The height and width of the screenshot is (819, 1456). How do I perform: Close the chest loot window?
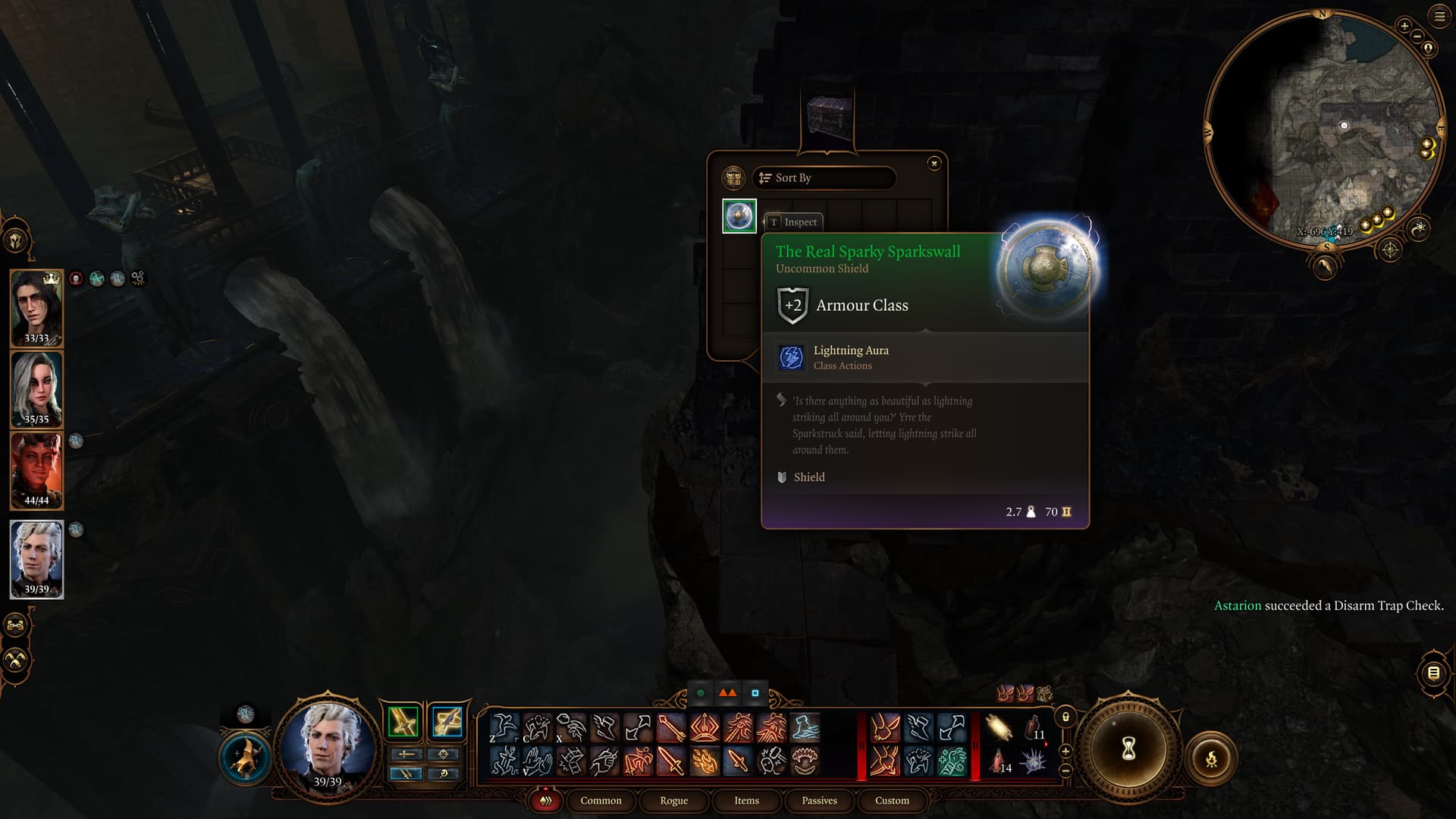pos(934,163)
